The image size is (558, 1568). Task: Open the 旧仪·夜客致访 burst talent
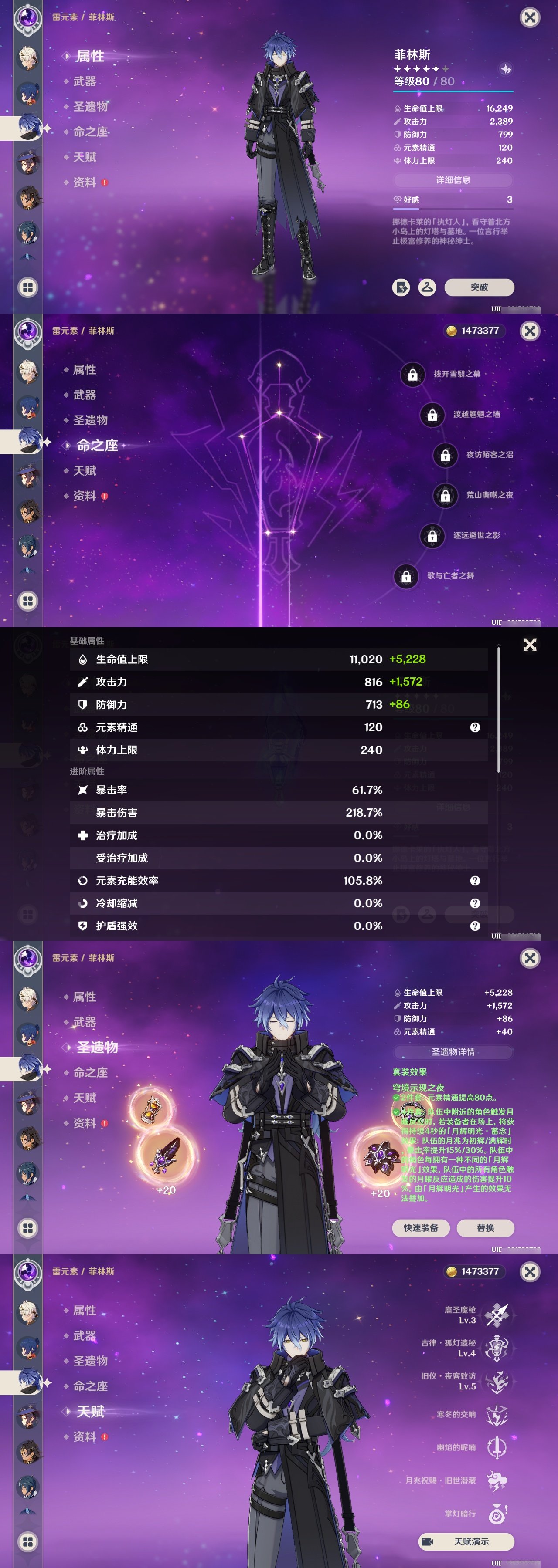pyautogui.click(x=497, y=1382)
